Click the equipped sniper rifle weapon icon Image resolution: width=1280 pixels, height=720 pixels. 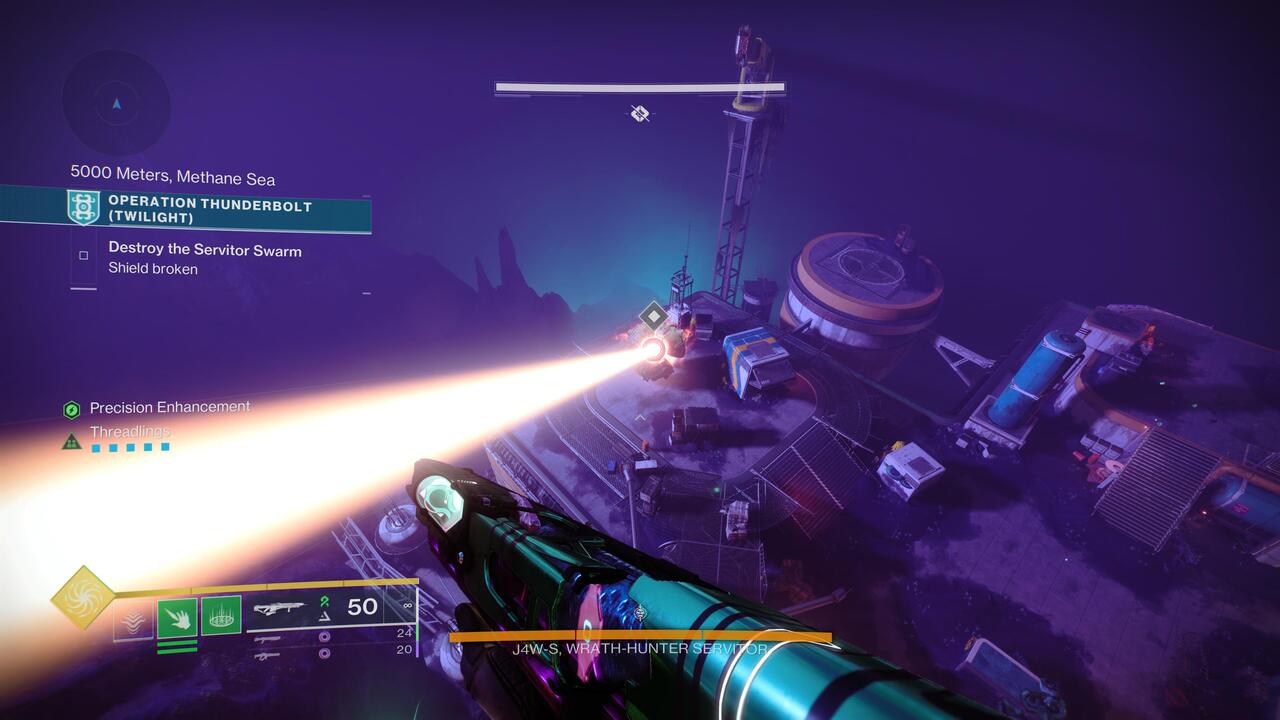click(280, 607)
